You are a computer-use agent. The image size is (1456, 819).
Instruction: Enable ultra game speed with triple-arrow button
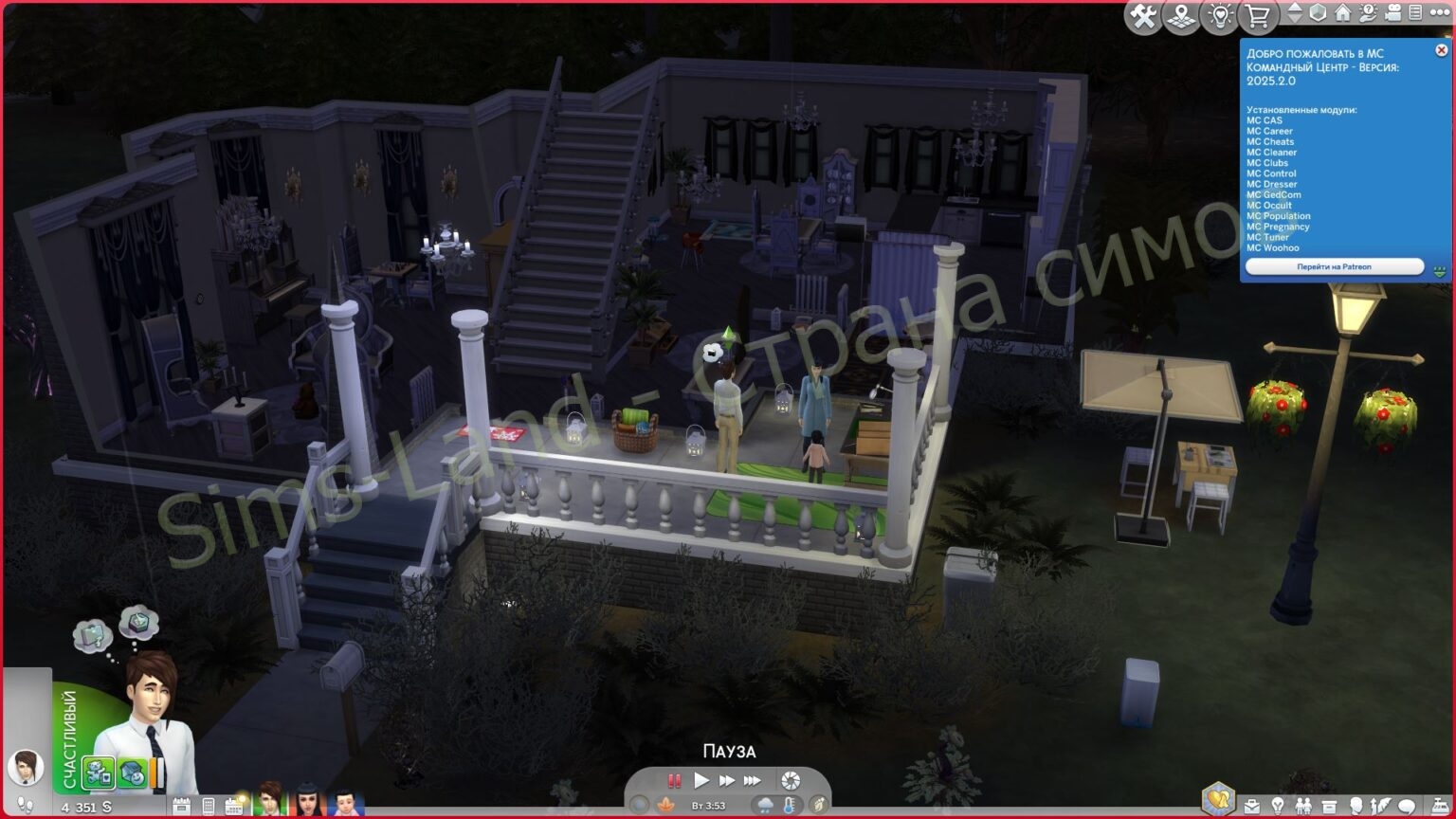click(x=752, y=780)
